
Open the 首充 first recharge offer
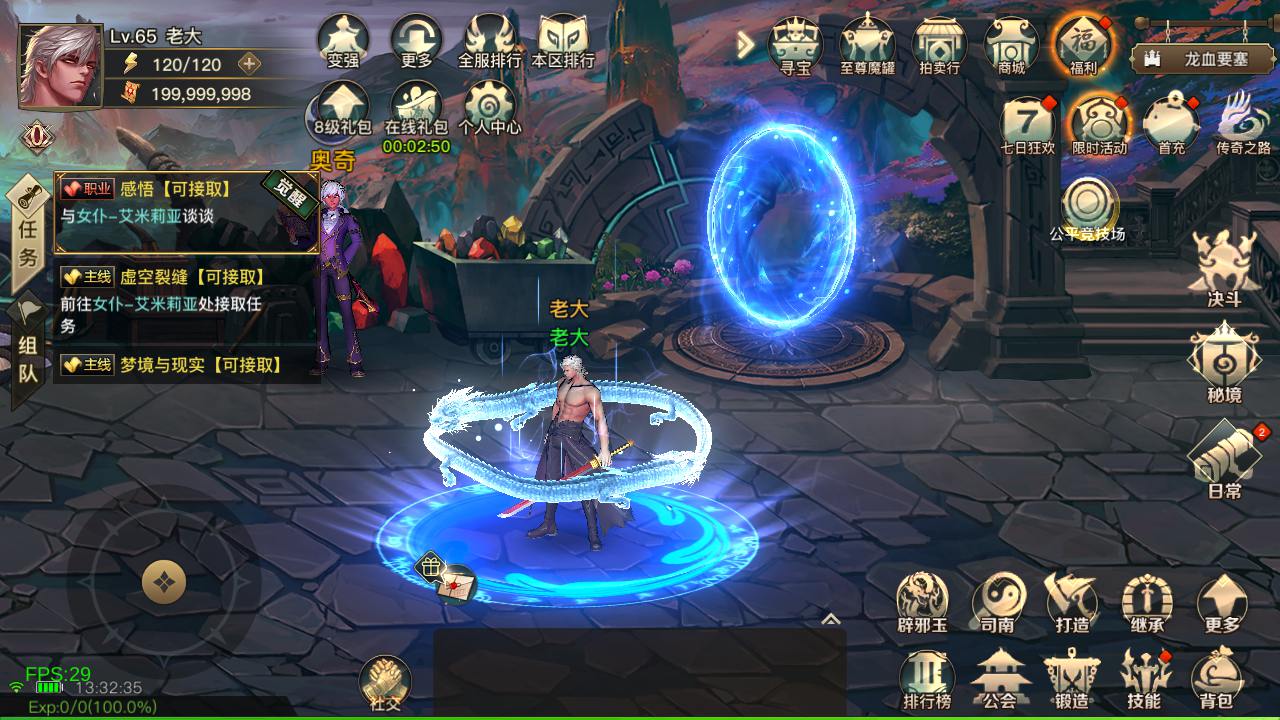tap(1171, 124)
